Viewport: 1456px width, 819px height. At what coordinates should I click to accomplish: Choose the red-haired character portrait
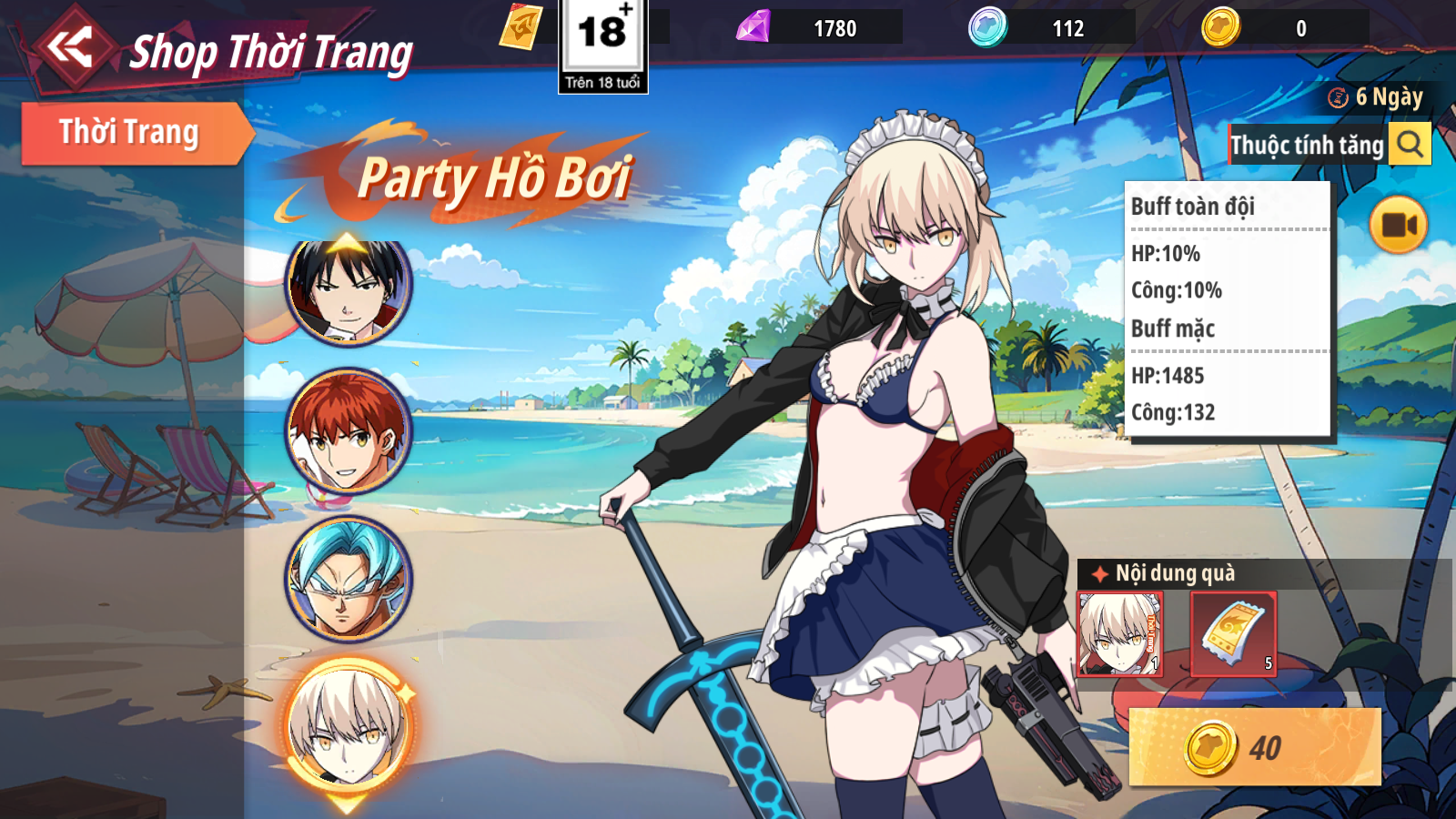tap(349, 431)
